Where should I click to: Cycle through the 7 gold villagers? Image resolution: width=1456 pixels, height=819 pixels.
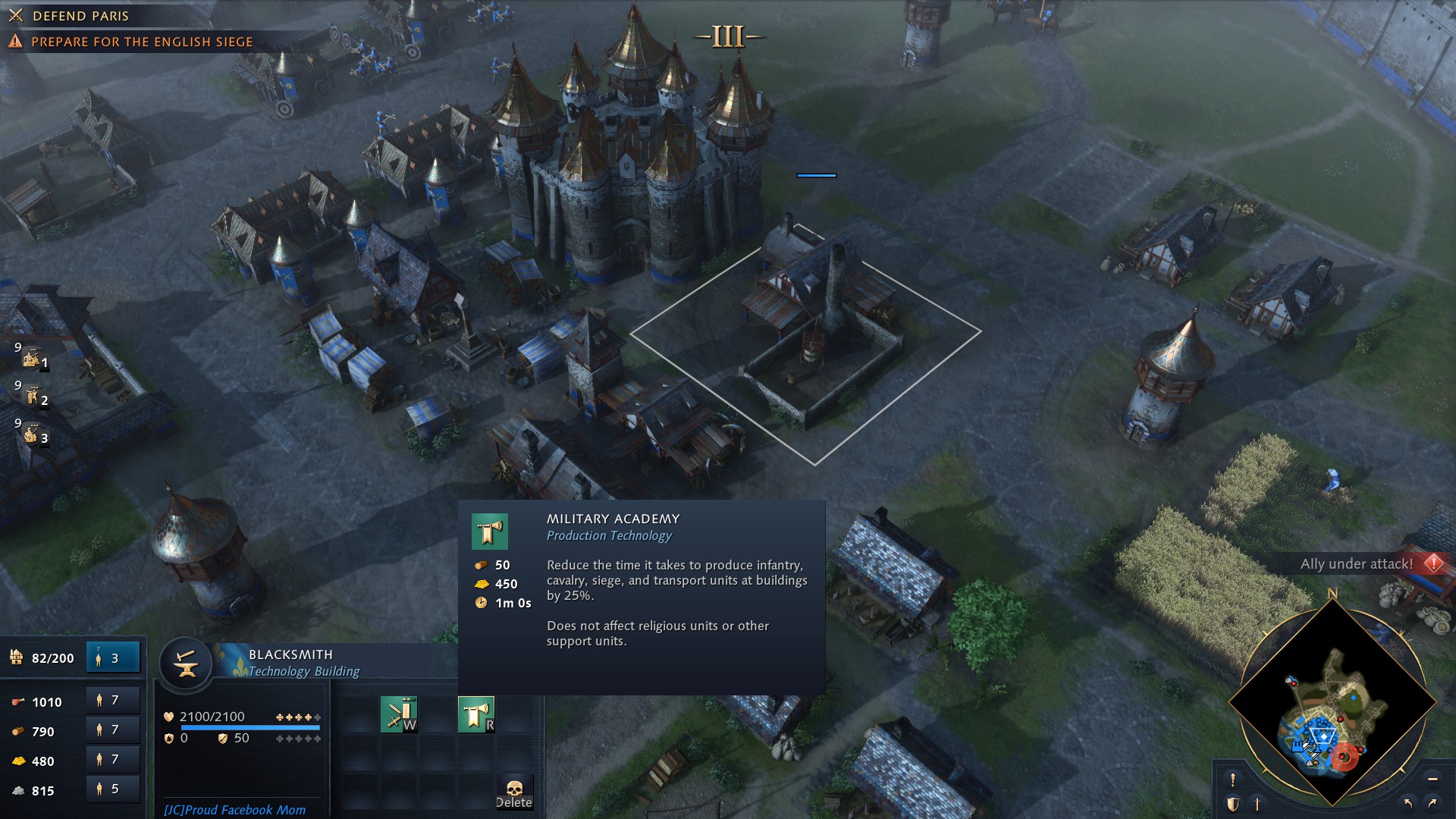pyautogui.click(x=113, y=760)
